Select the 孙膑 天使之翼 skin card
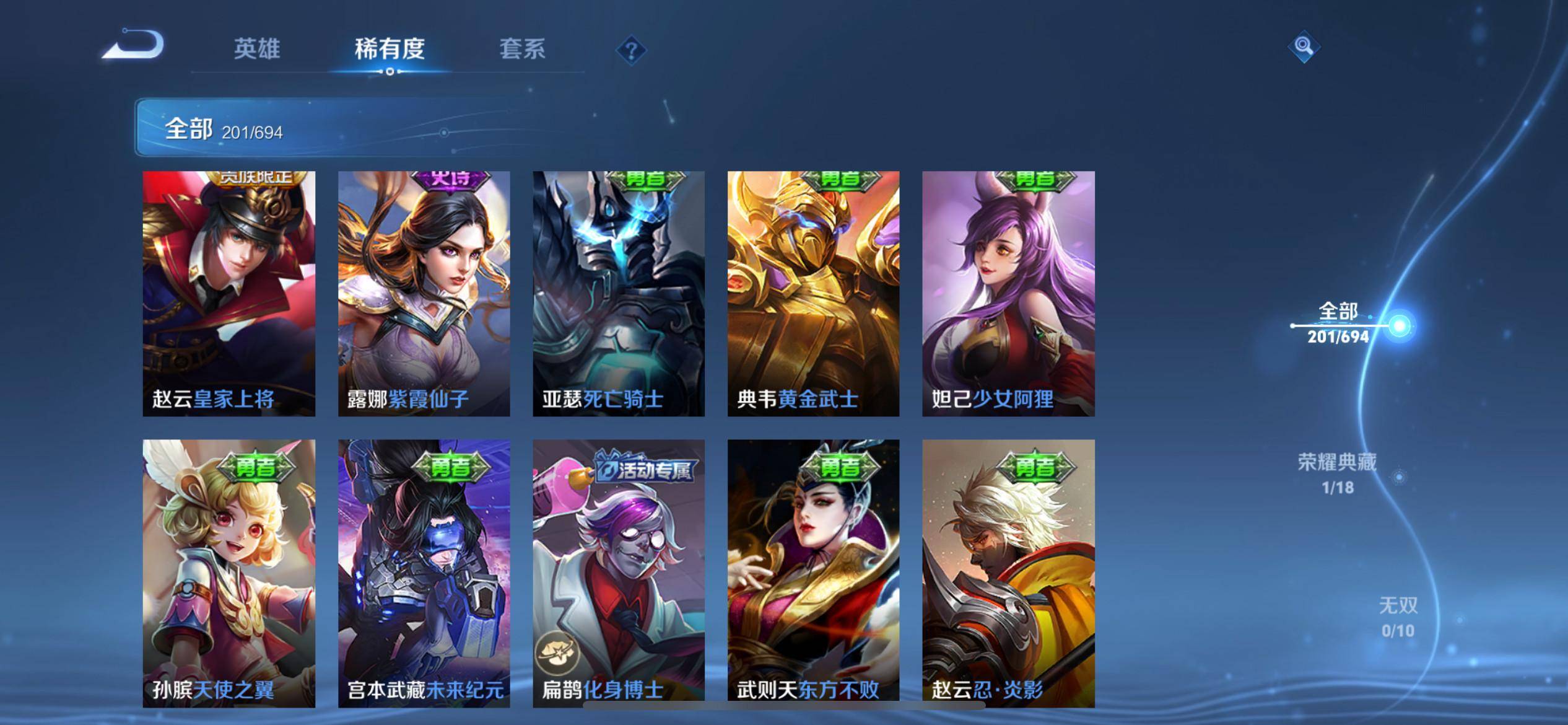Image resolution: width=1568 pixels, height=725 pixels. click(x=229, y=573)
